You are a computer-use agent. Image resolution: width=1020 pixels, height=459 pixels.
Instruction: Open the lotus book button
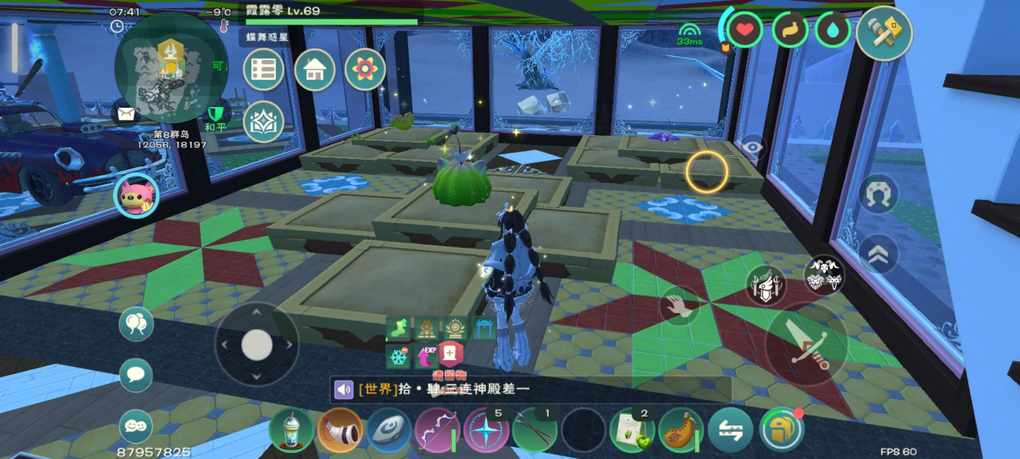pyautogui.click(x=264, y=121)
